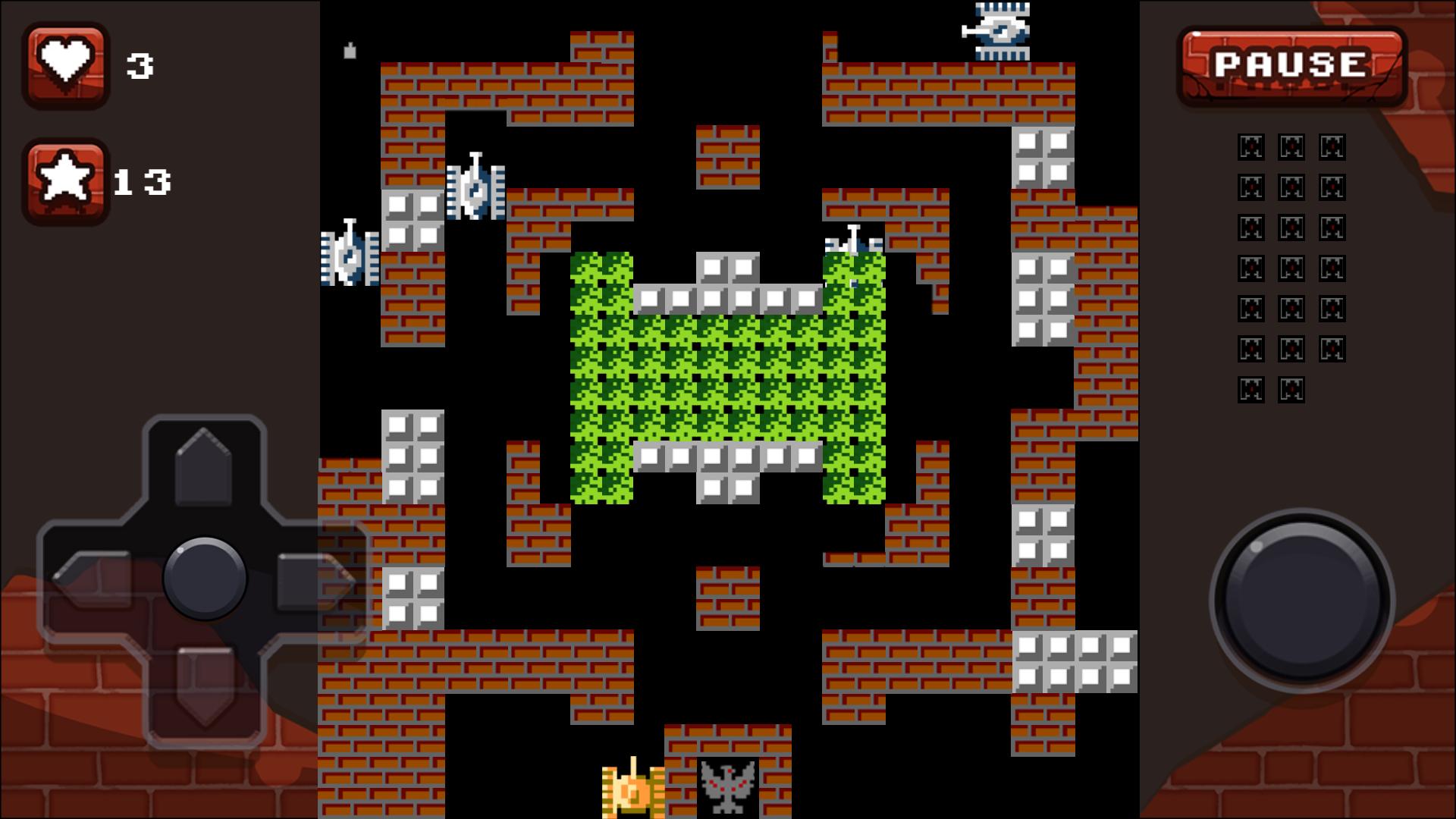Click the topmost remaining-enemy indicator icon
This screenshot has width=1456, height=819.
[1251, 146]
